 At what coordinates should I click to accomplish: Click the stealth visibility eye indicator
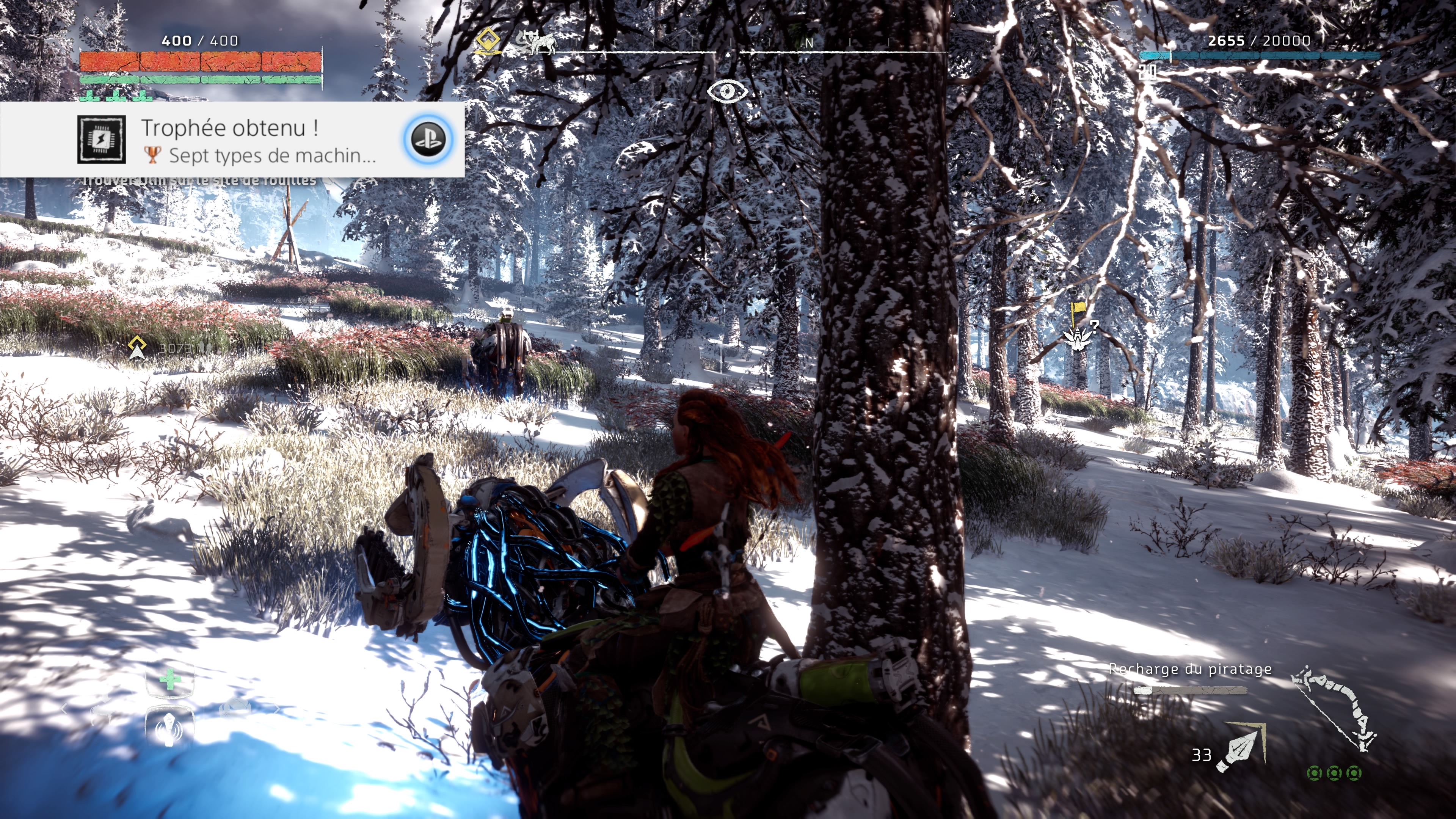point(728,91)
